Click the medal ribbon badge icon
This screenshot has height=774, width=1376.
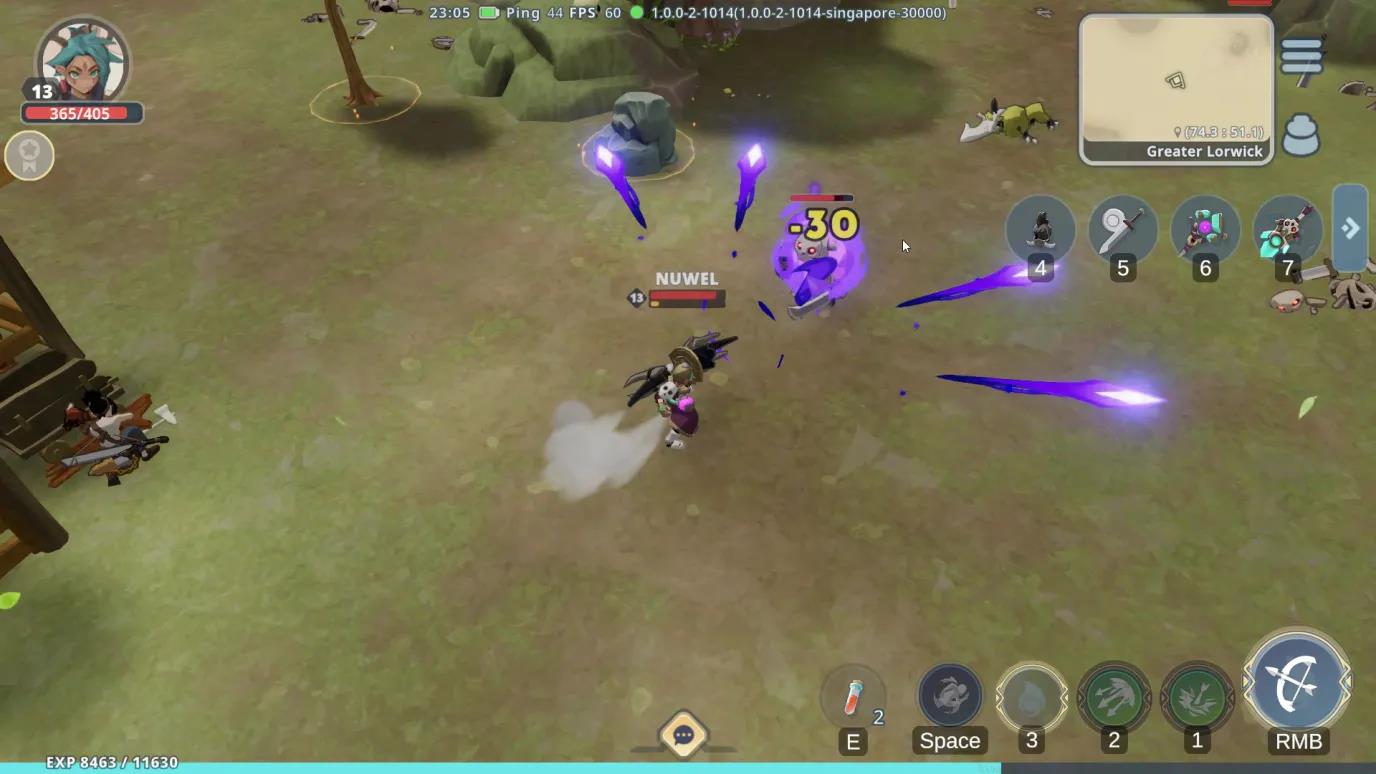(29, 156)
